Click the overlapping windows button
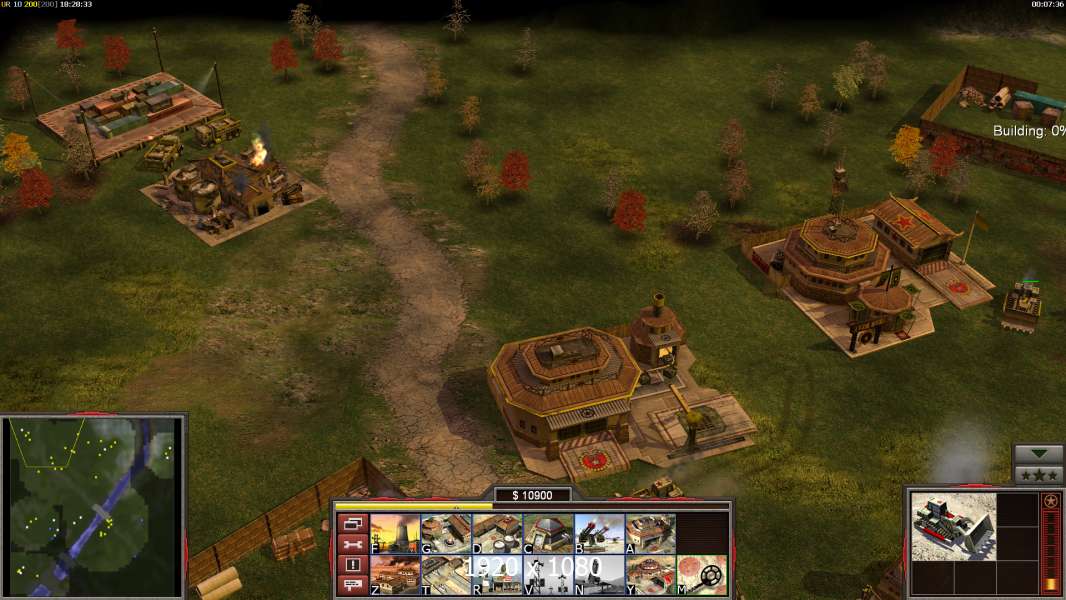The height and width of the screenshot is (600, 1066). 352,524
